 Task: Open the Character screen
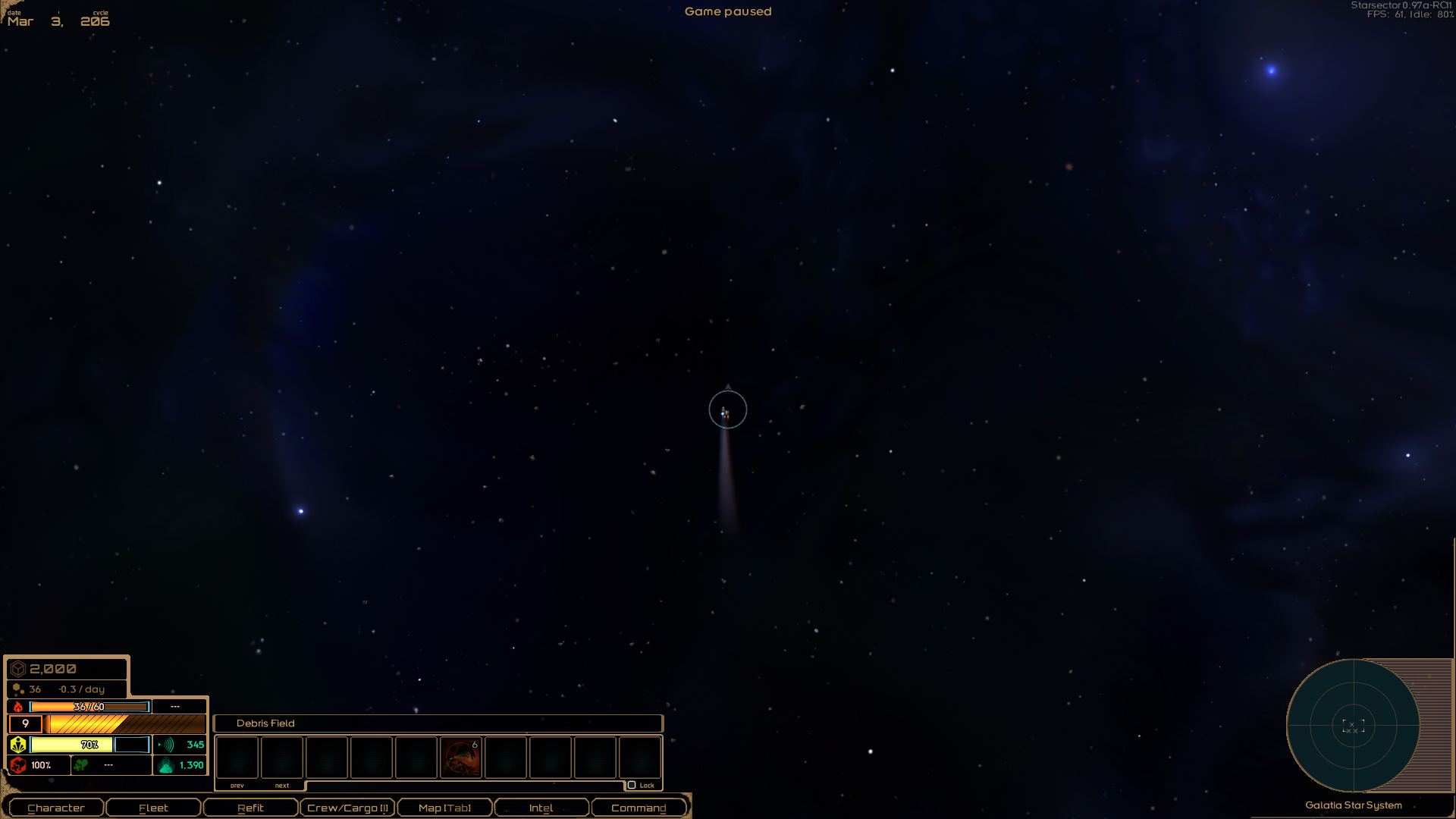pyautogui.click(x=55, y=807)
